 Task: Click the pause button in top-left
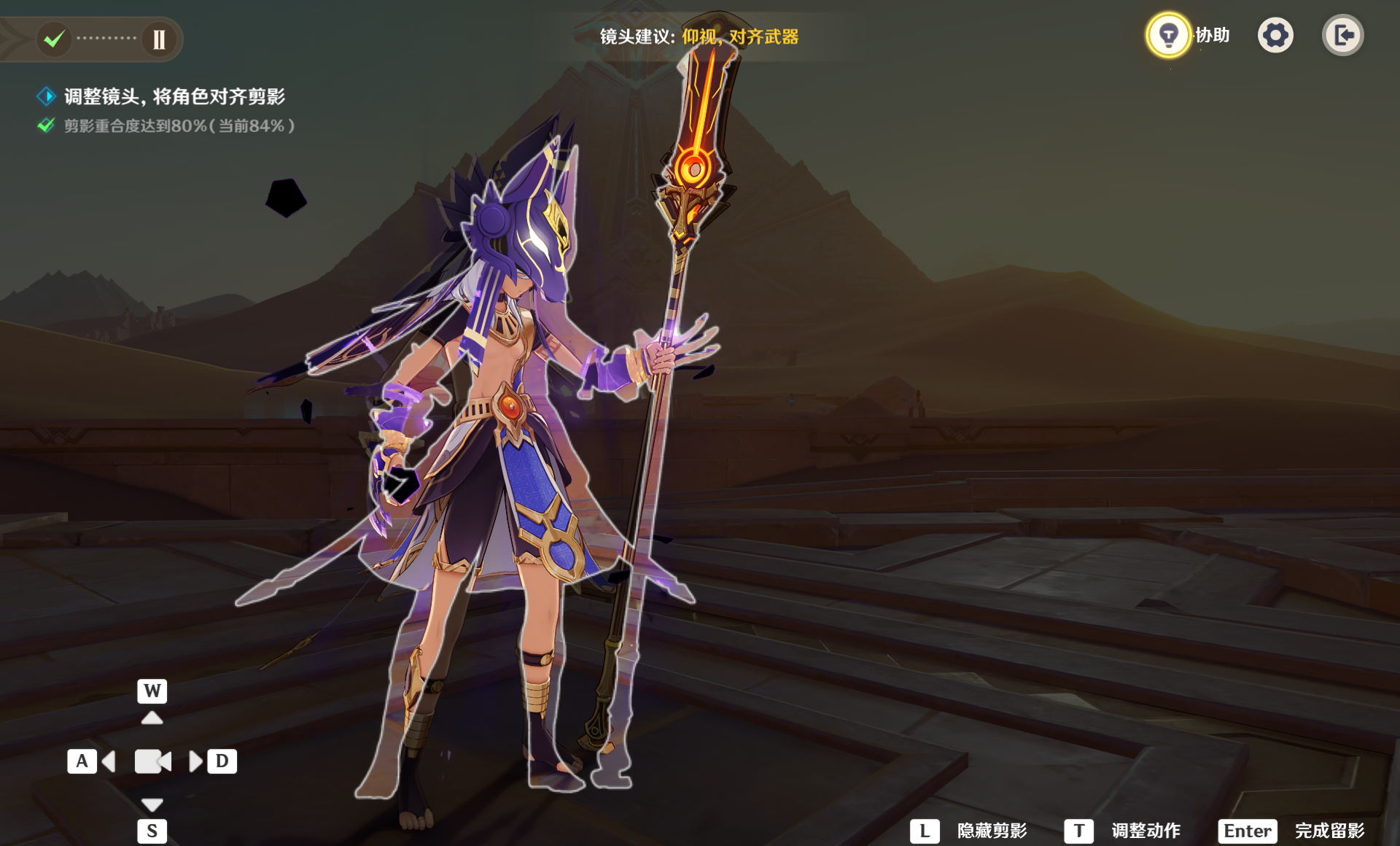(x=159, y=39)
